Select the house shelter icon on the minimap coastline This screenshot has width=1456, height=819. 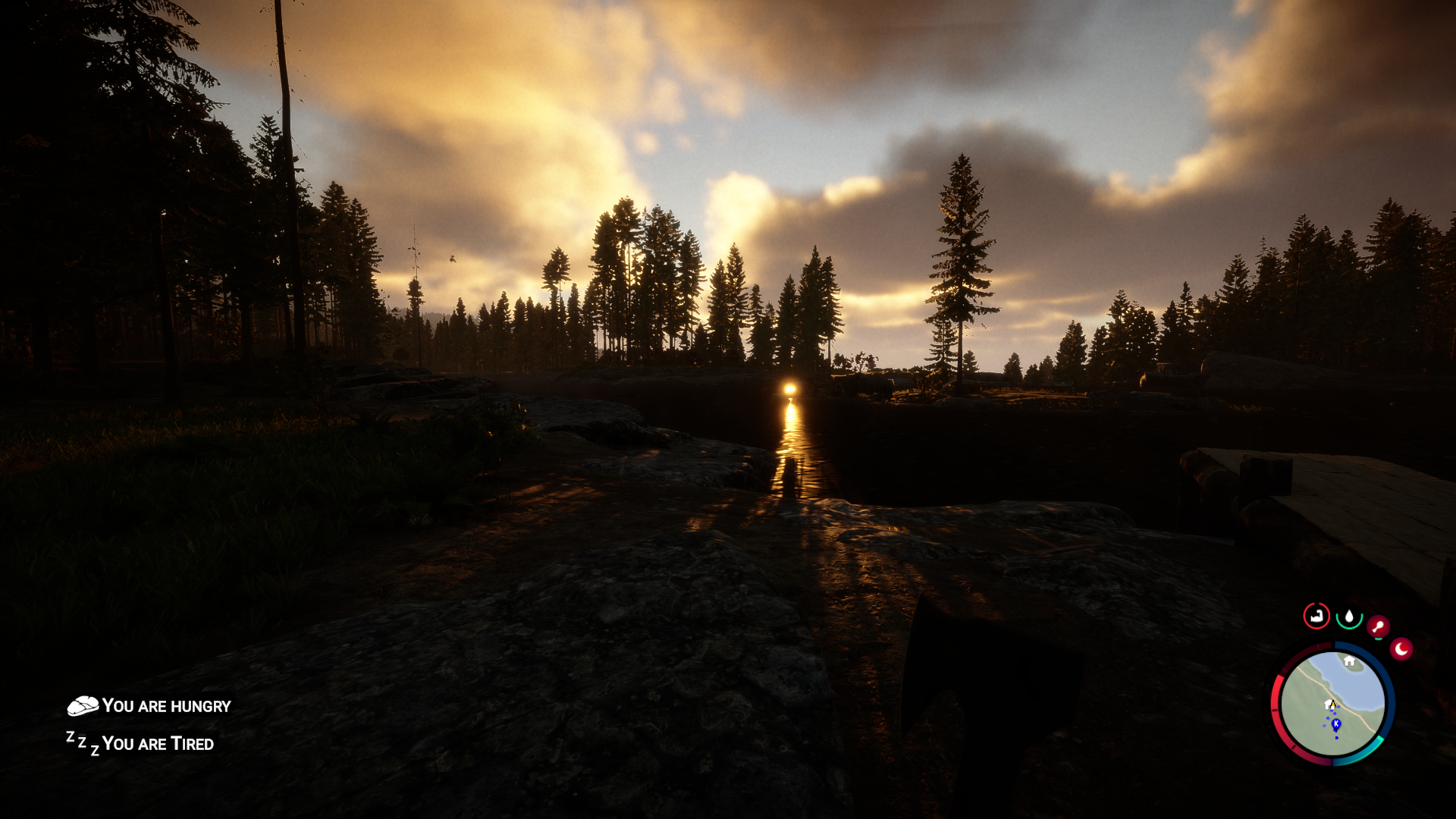click(1327, 704)
